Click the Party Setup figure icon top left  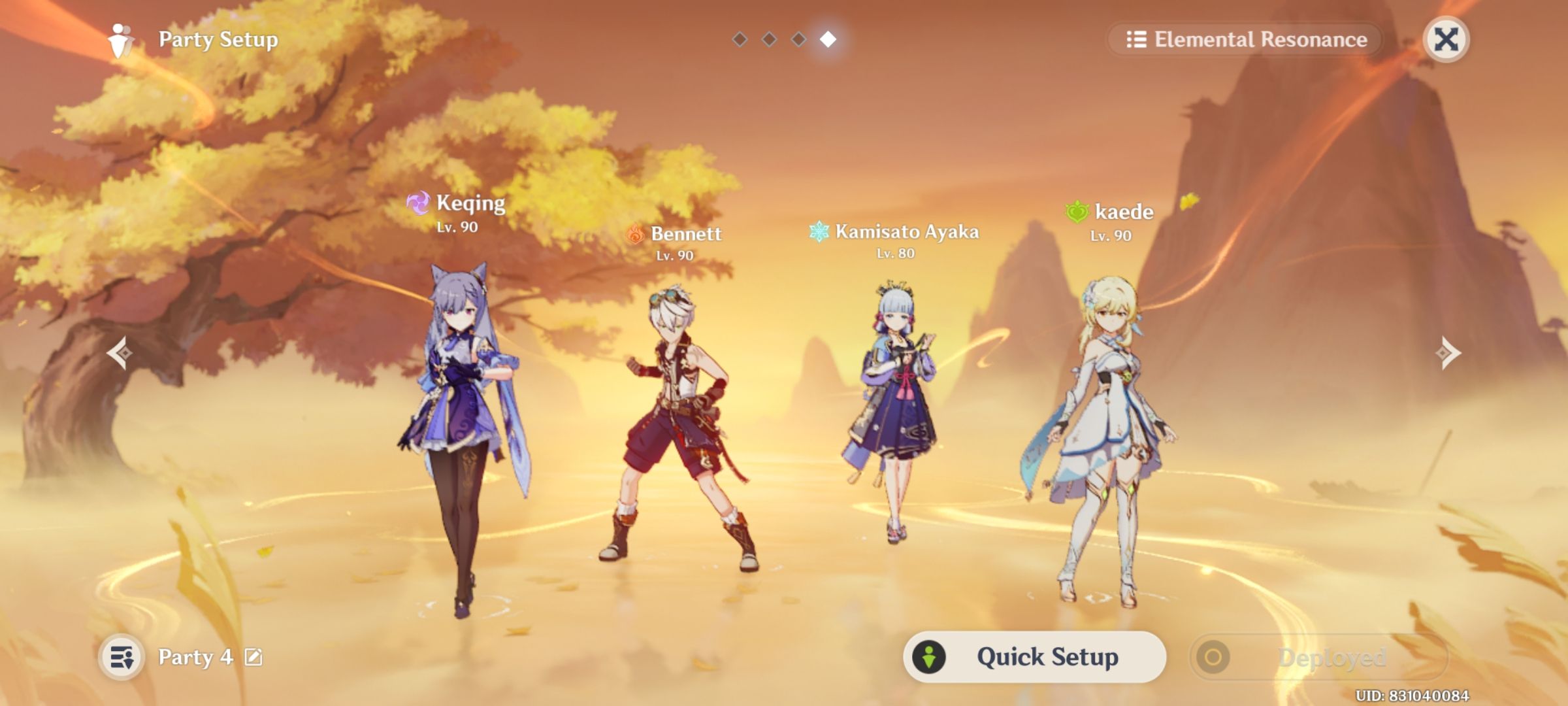point(119,39)
